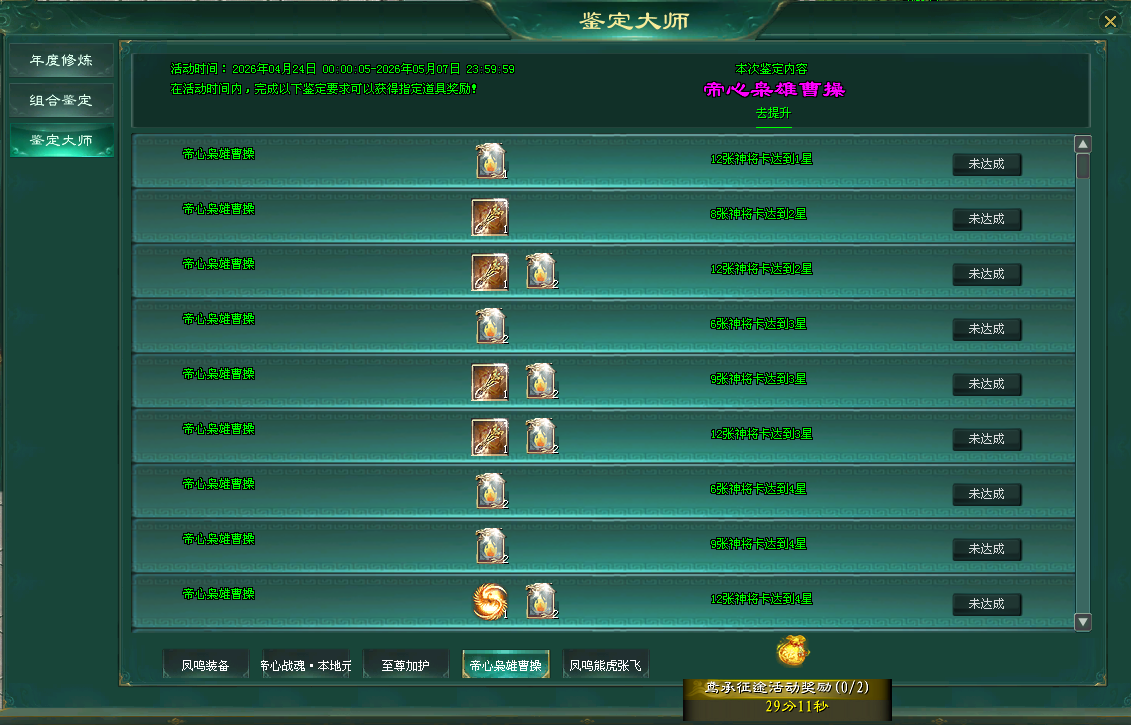Click the scrollbar's up arrow
Viewport: 1131px width, 725px height.
pyautogui.click(x=1083, y=145)
